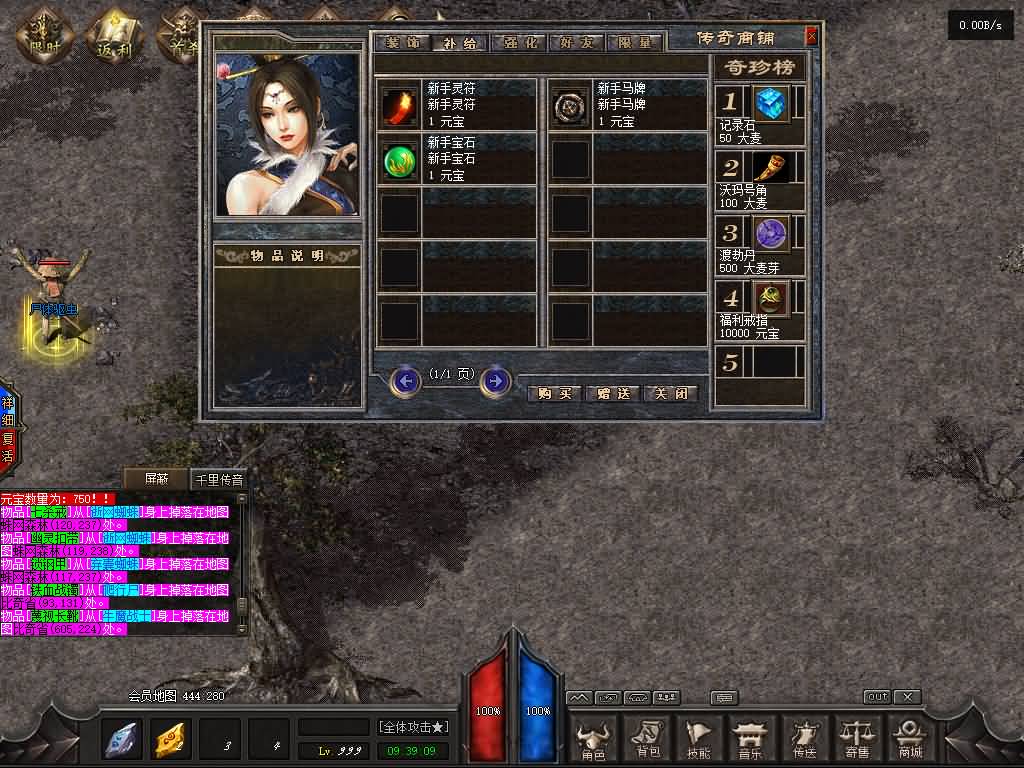Click the 关闭 button in the shop
1024x768 pixels.
[669, 393]
